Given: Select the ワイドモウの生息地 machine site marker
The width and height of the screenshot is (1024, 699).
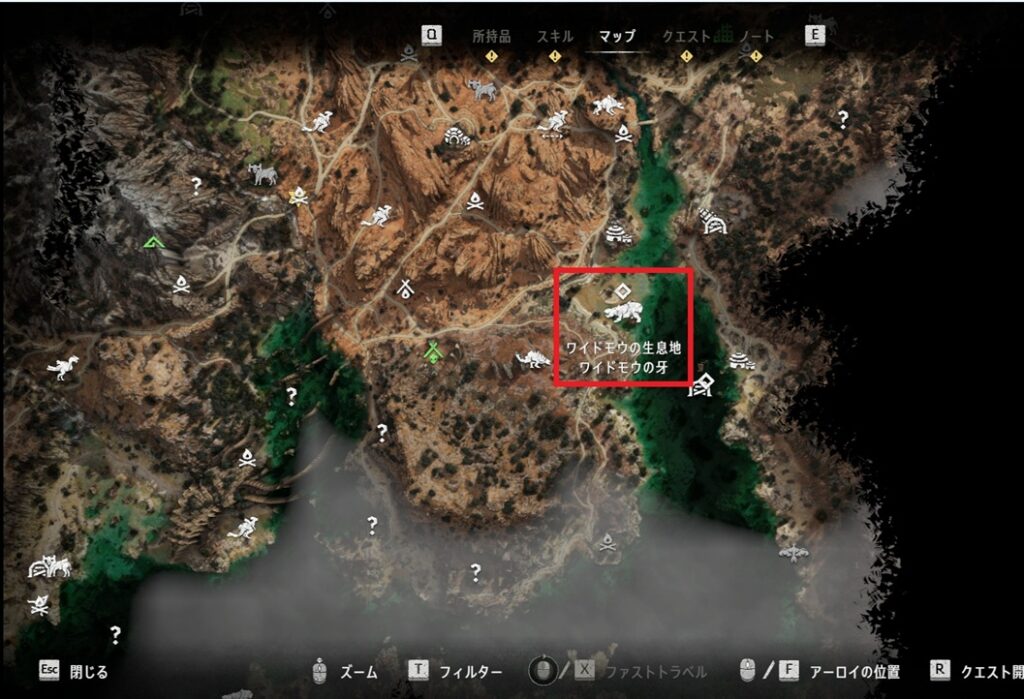Looking at the screenshot, I should pyautogui.click(x=623, y=315).
